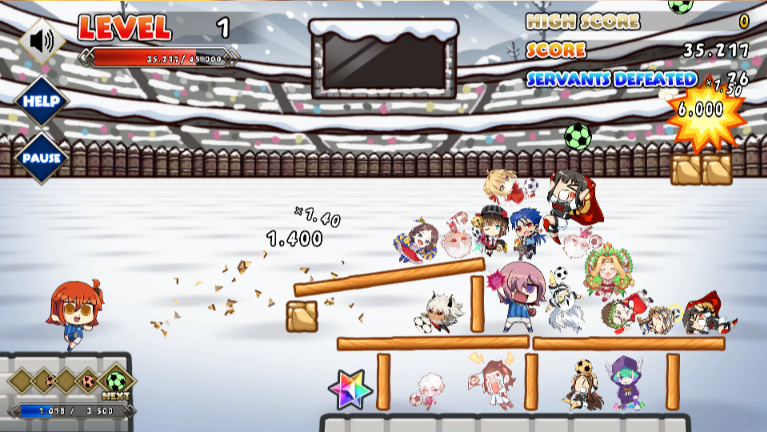This screenshot has height=432, width=767.
Task: Select the green NEXT soccer ball slot
Action: pyautogui.click(x=117, y=381)
